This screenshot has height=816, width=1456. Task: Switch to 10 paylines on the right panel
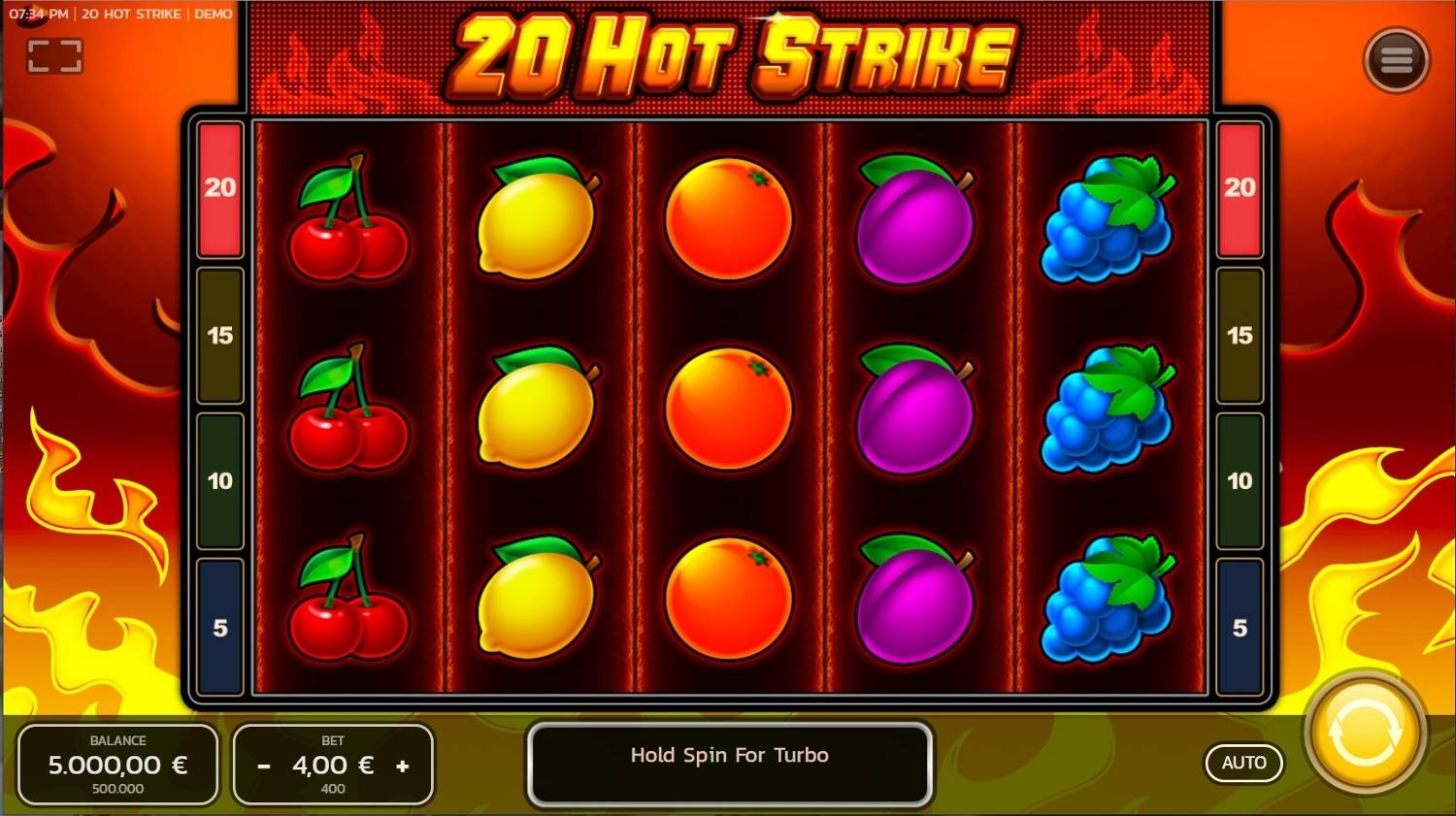(1240, 480)
